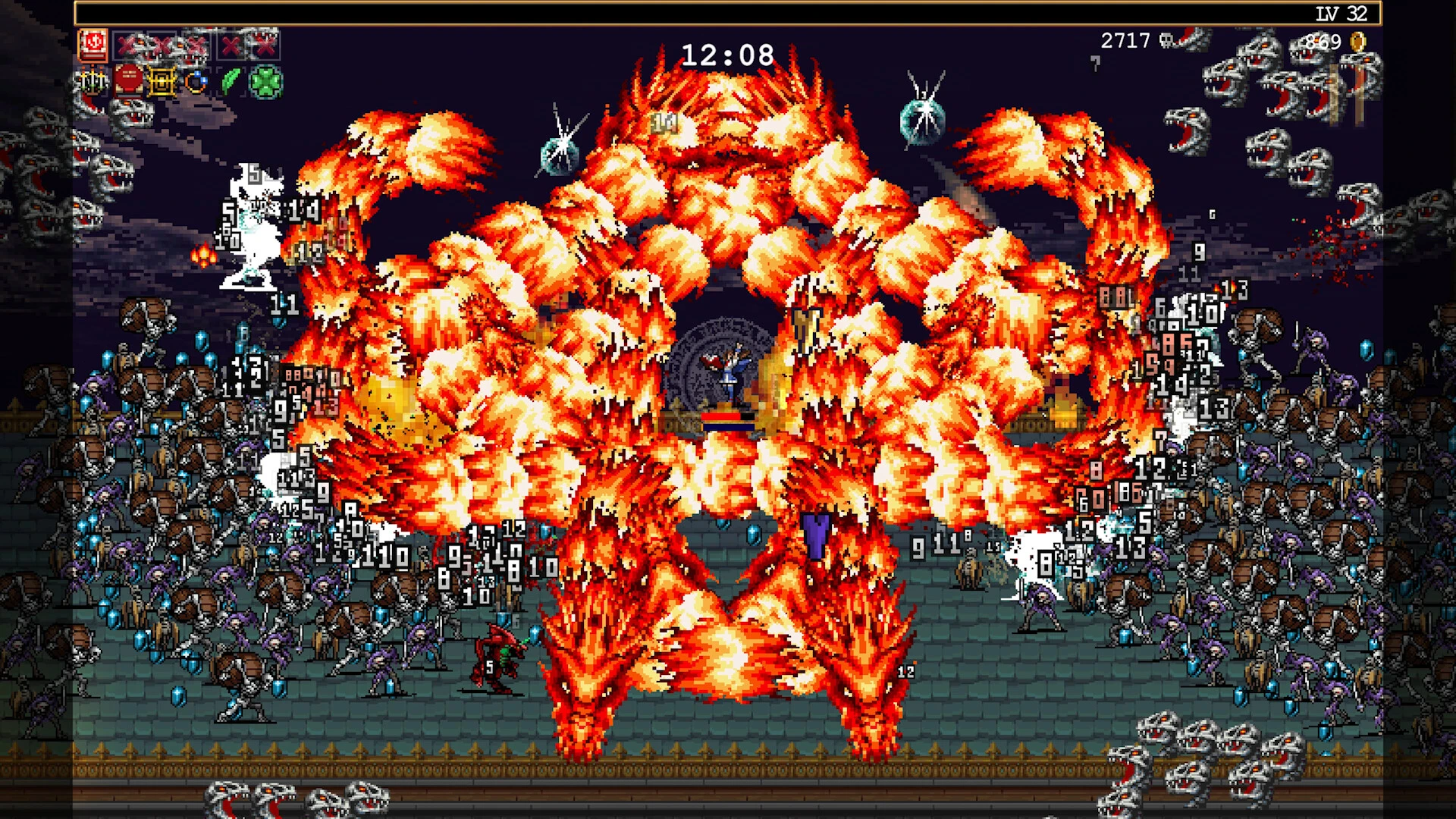Select the red tome item icon
Screen dimensions: 1456x819
click(x=127, y=83)
